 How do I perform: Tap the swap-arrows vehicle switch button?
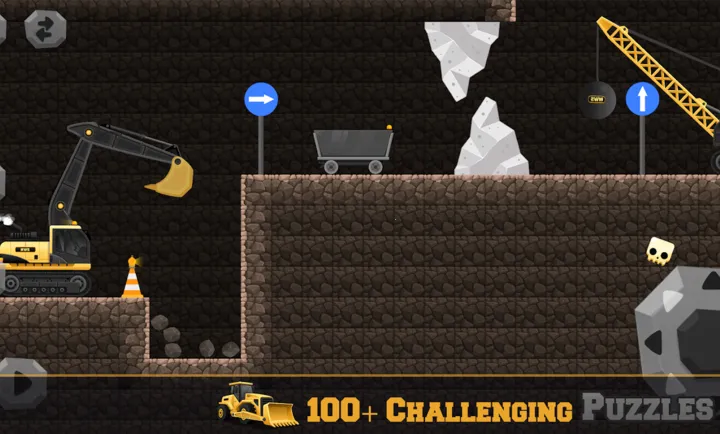45,29
